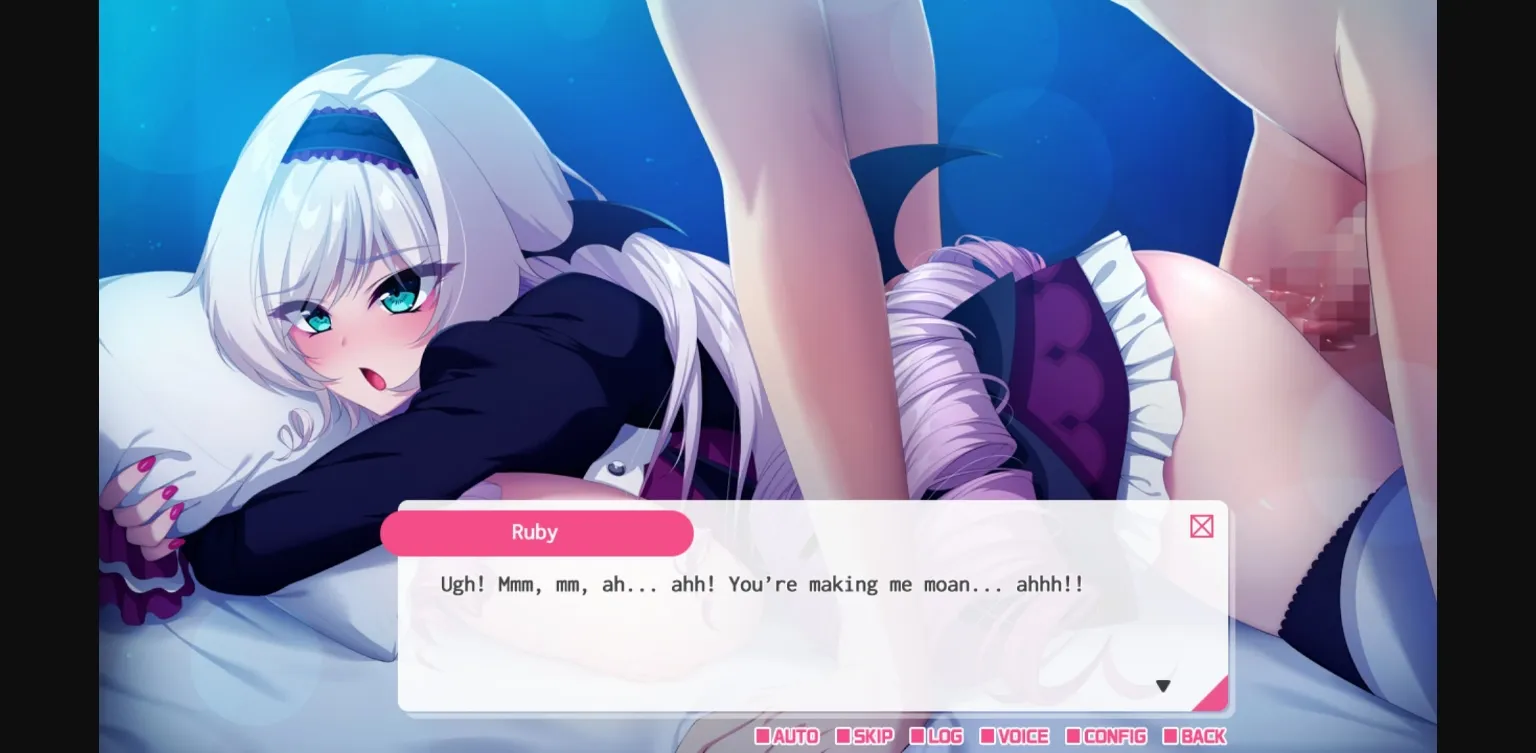Click inside the dialogue text to advance
1536x753 pixels.
[x=760, y=584]
